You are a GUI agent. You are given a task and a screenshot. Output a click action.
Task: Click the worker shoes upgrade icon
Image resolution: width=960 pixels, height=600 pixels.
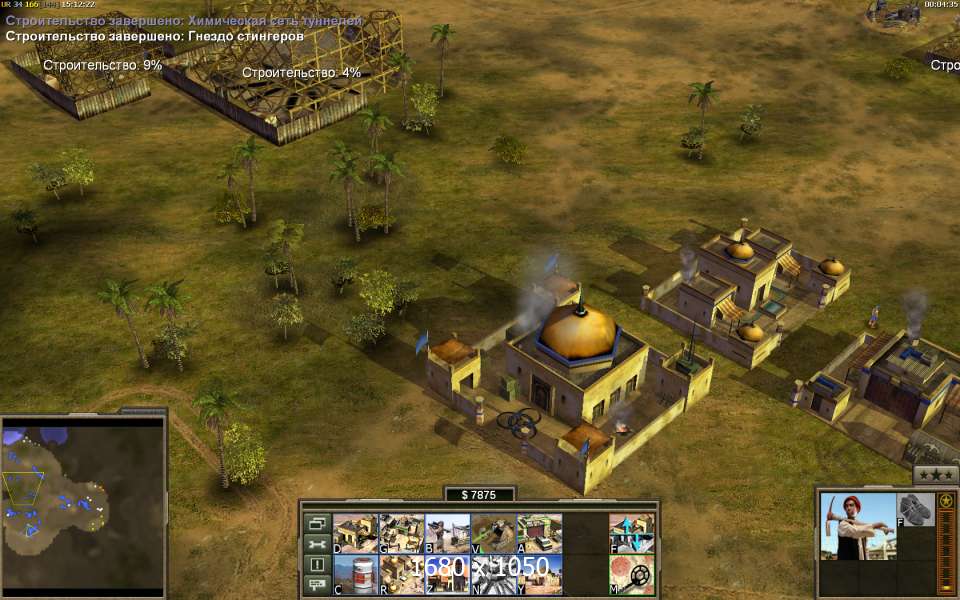915,510
